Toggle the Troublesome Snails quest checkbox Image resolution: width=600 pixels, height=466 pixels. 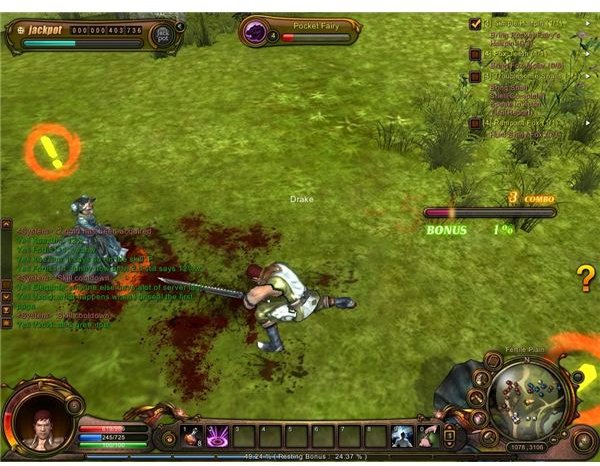(476, 77)
